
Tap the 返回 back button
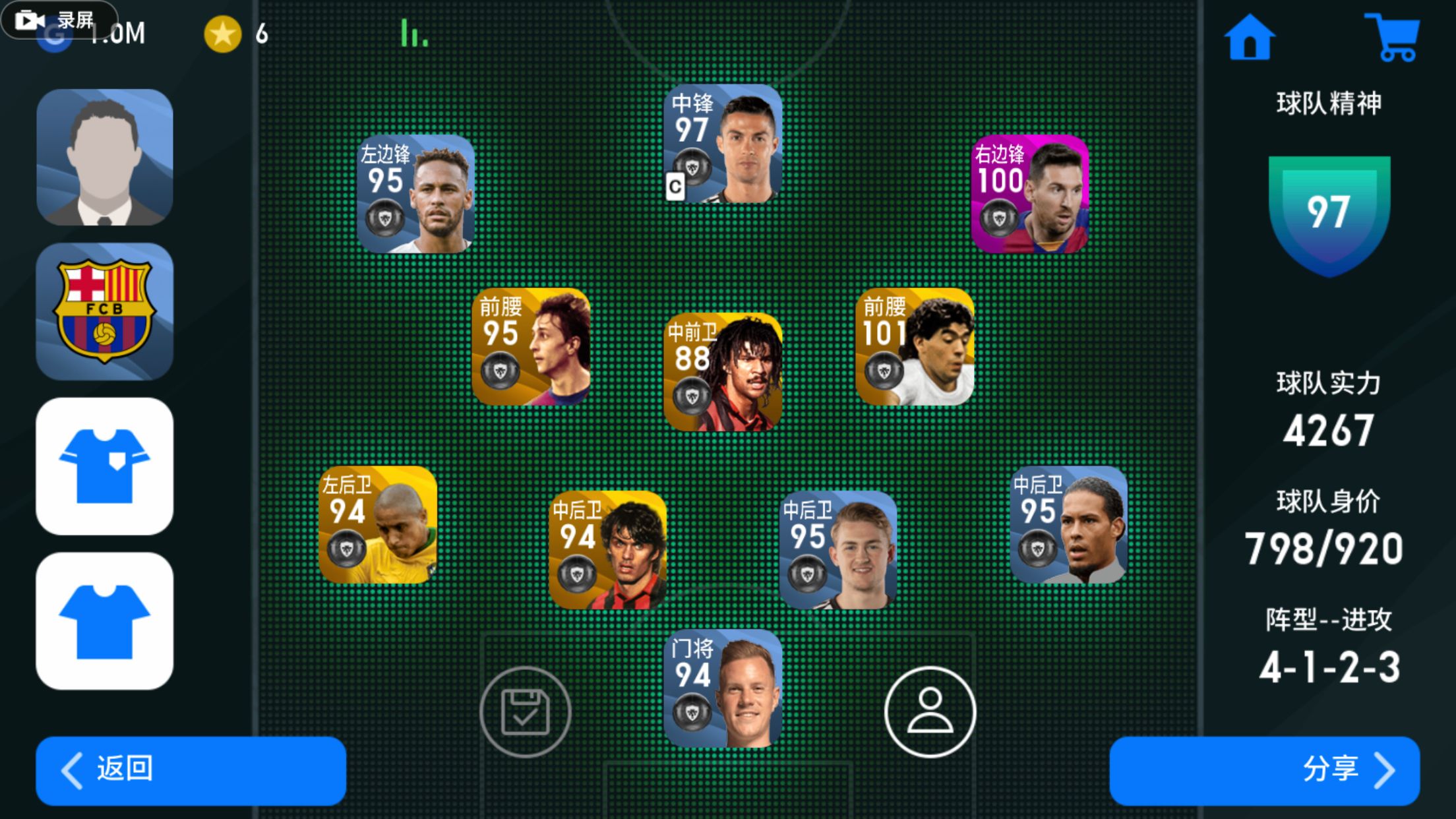(191, 770)
